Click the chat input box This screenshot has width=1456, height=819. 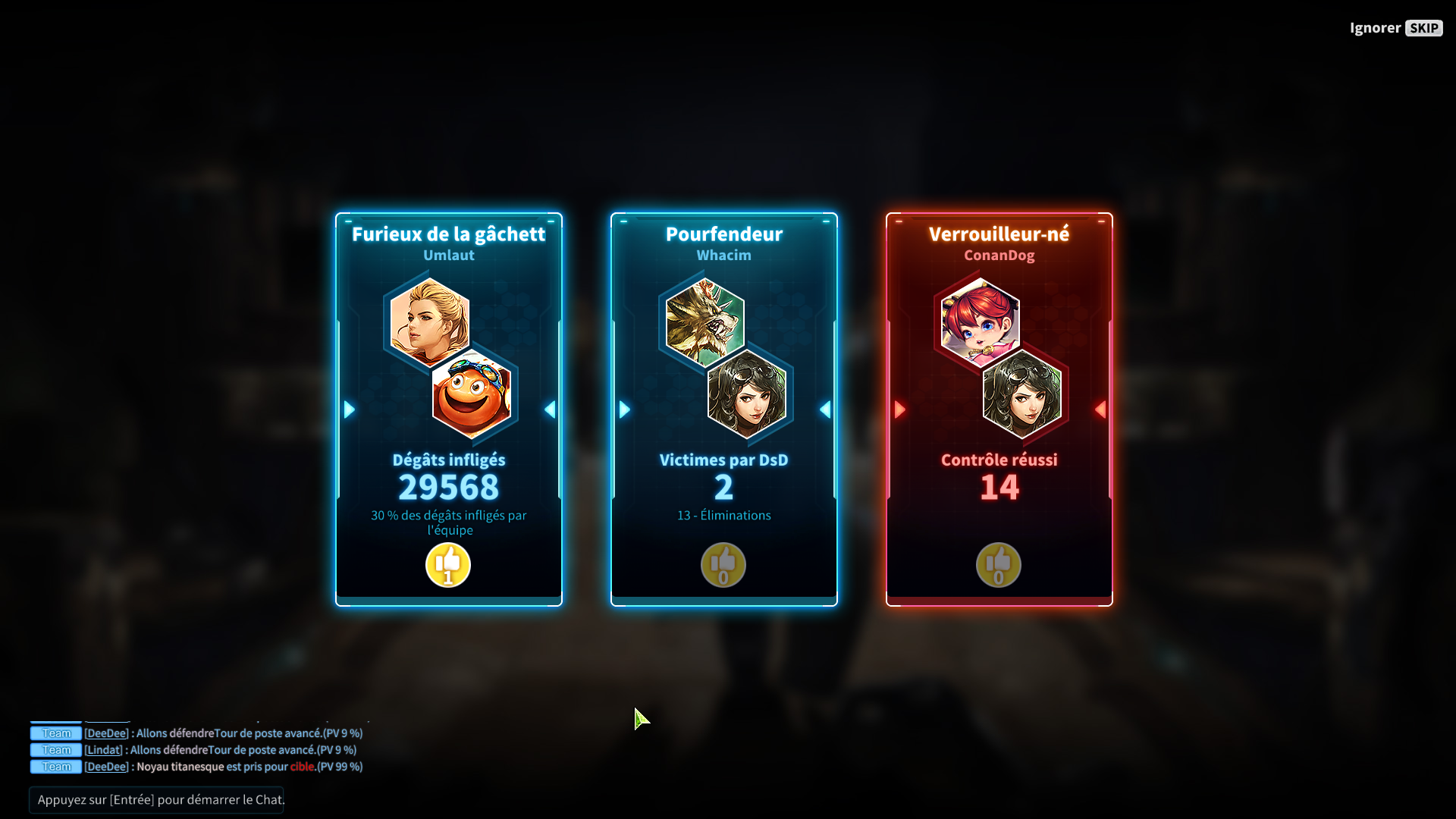[x=157, y=800]
